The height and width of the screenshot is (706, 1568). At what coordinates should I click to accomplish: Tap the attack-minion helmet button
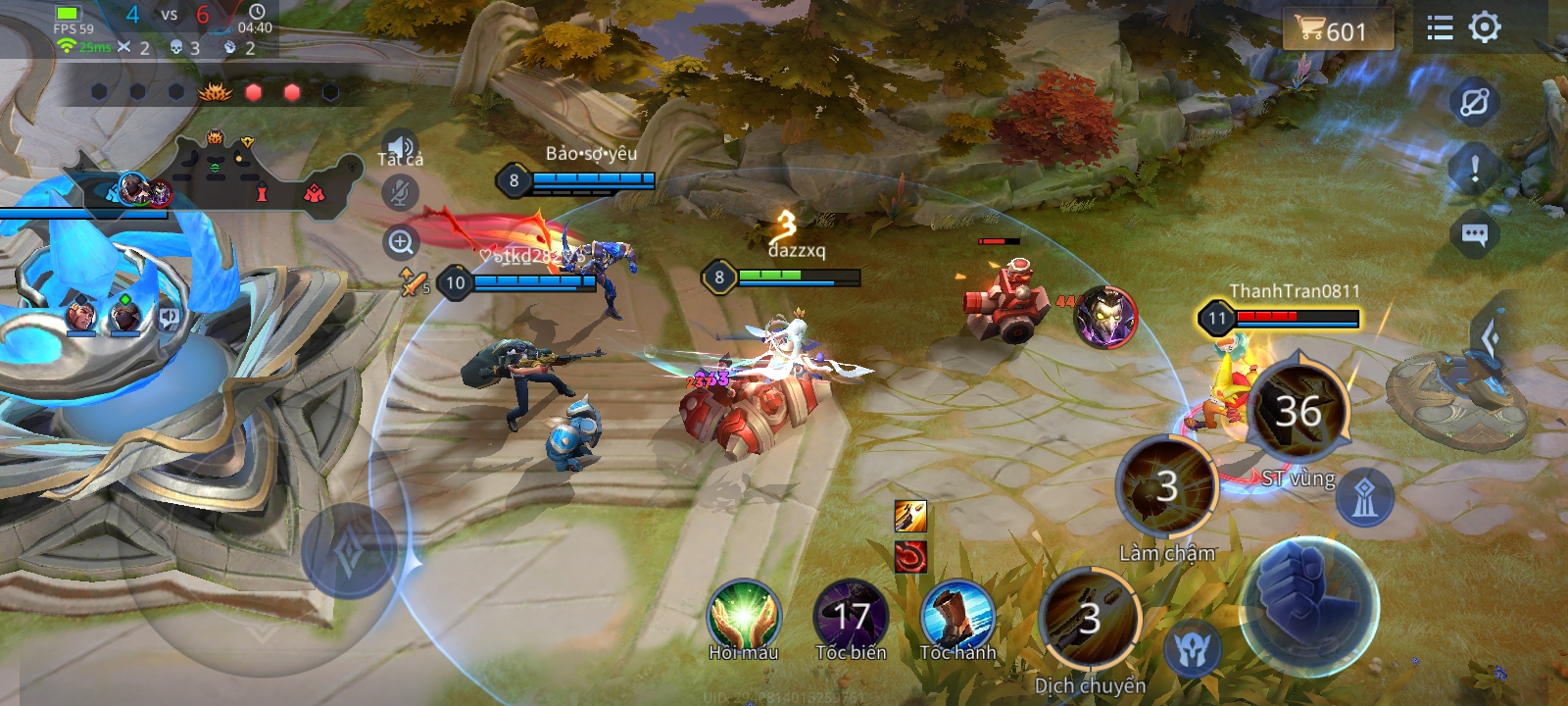1193,649
